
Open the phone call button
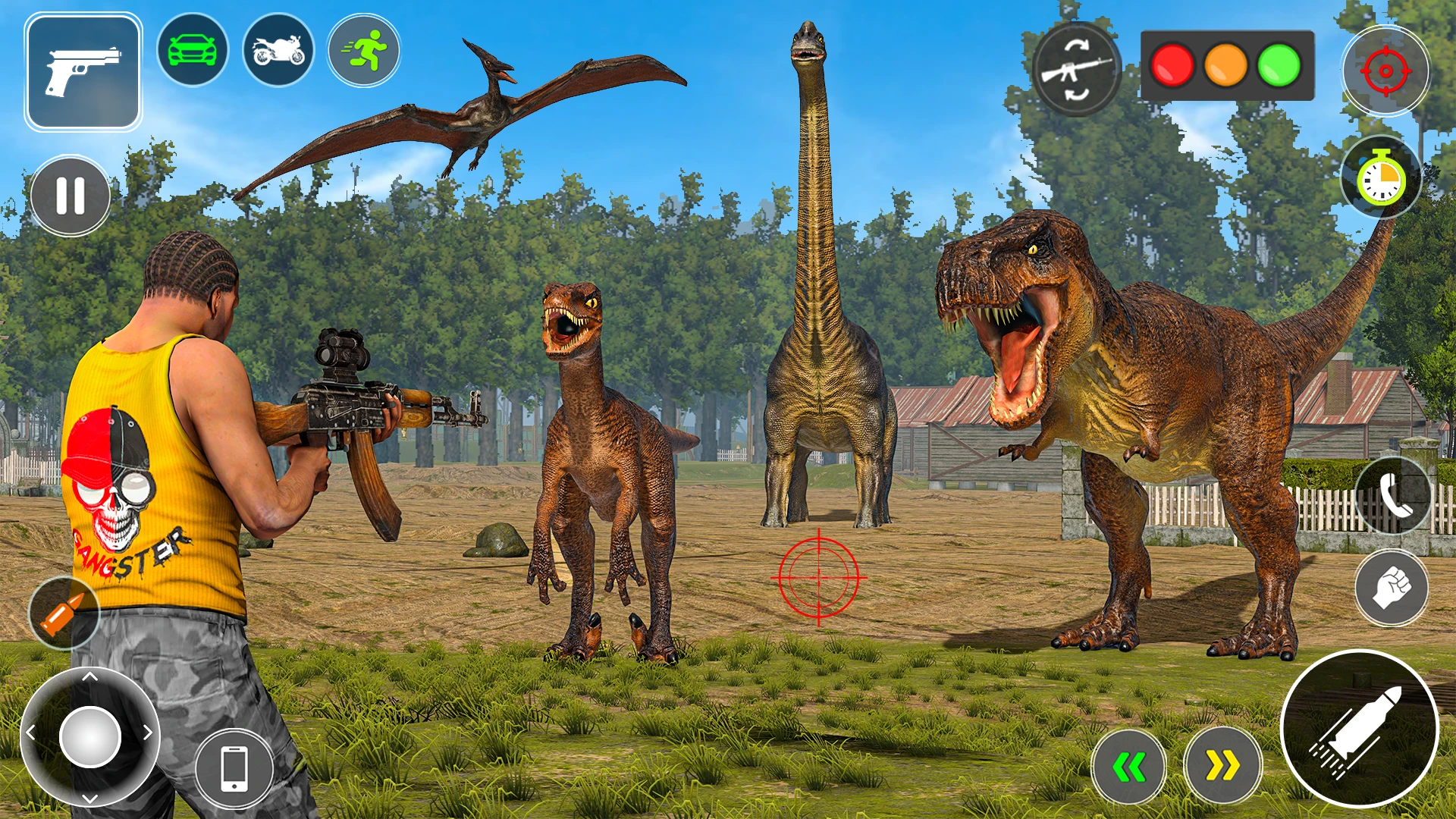pyautogui.click(x=1393, y=496)
